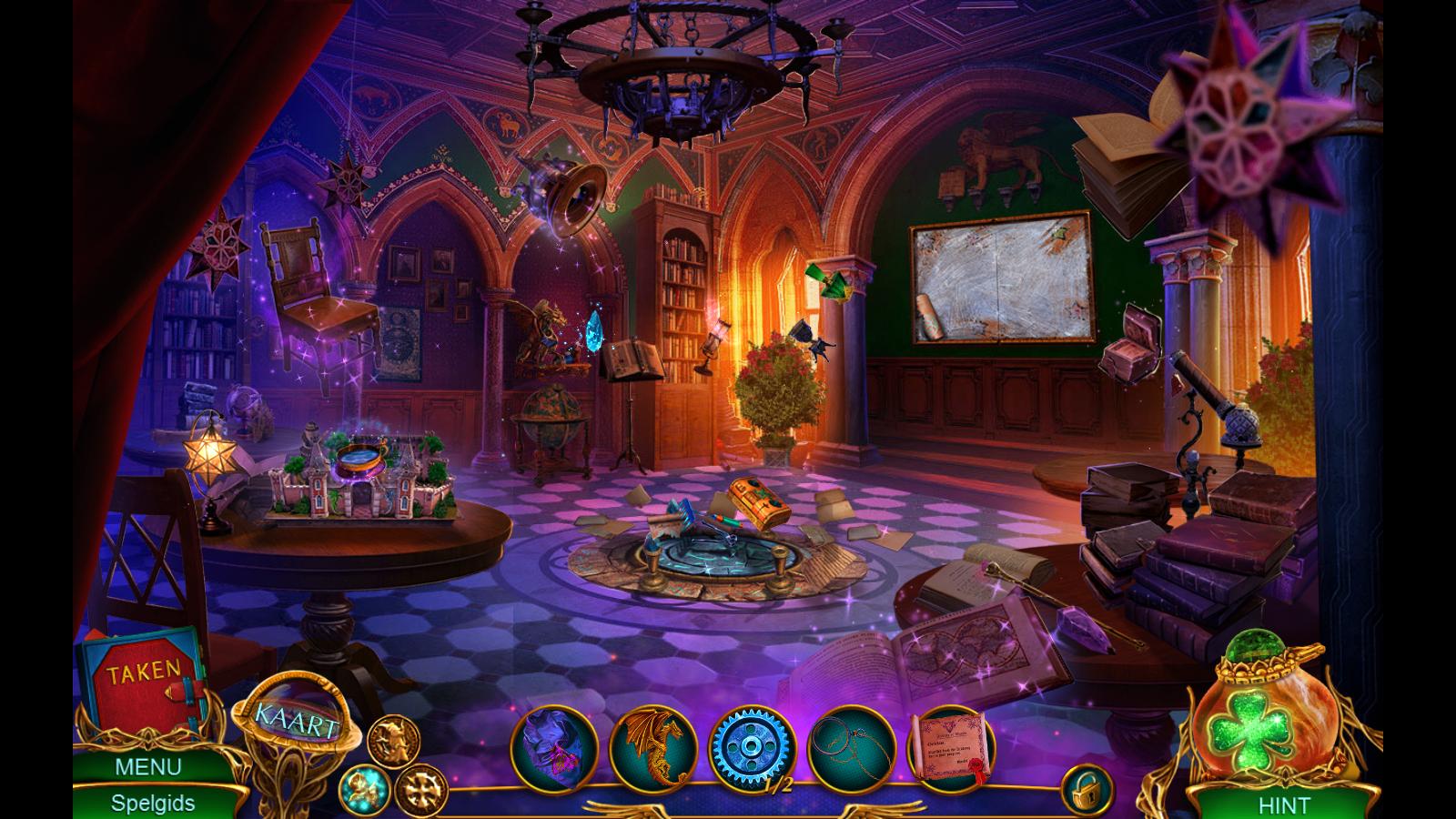The height and width of the screenshot is (819, 1456).
Task: Open the Menu
Action: pyautogui.click(x=147, y=767)
